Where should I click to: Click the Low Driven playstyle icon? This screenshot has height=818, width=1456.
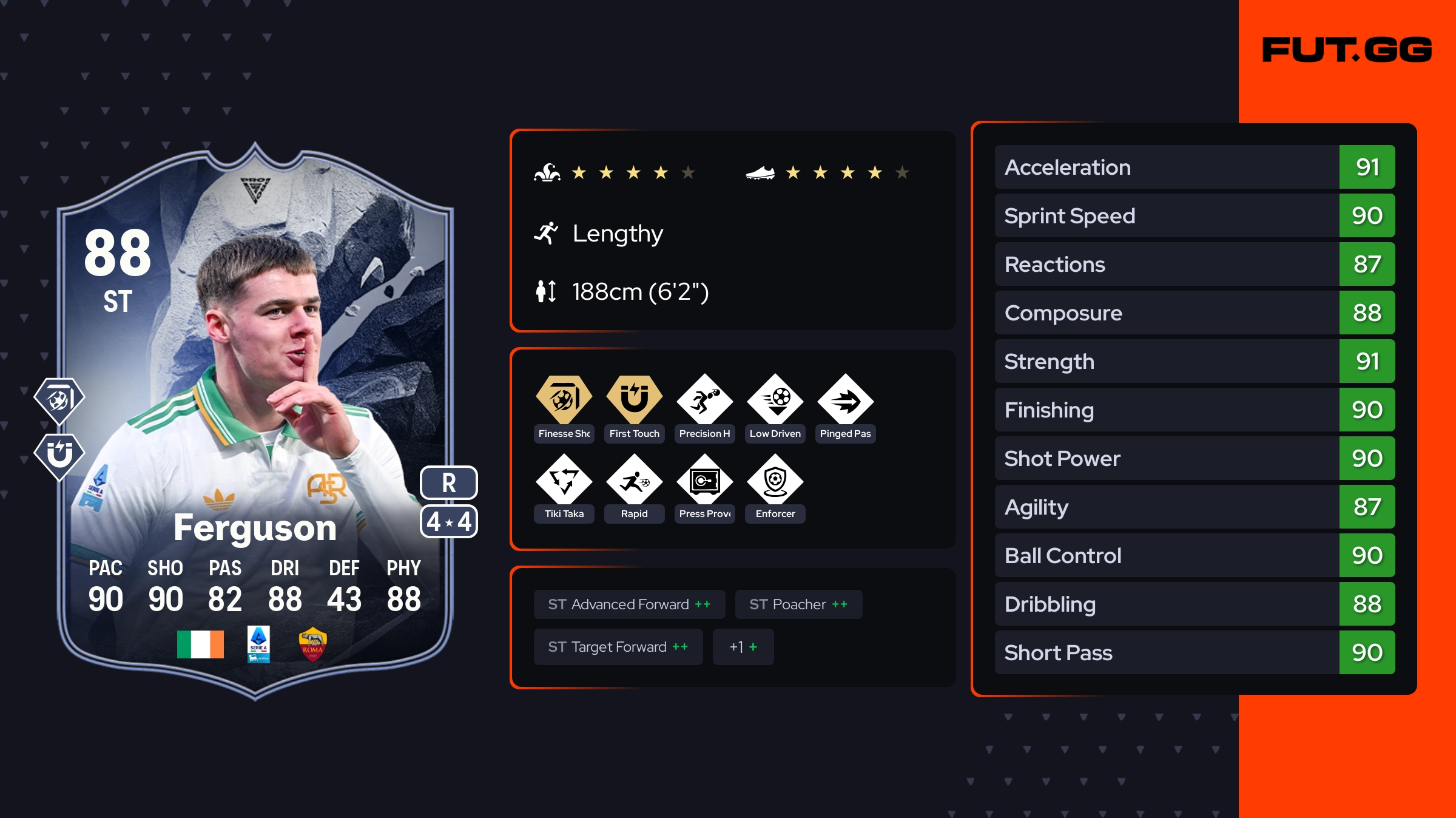pos(775,401)
